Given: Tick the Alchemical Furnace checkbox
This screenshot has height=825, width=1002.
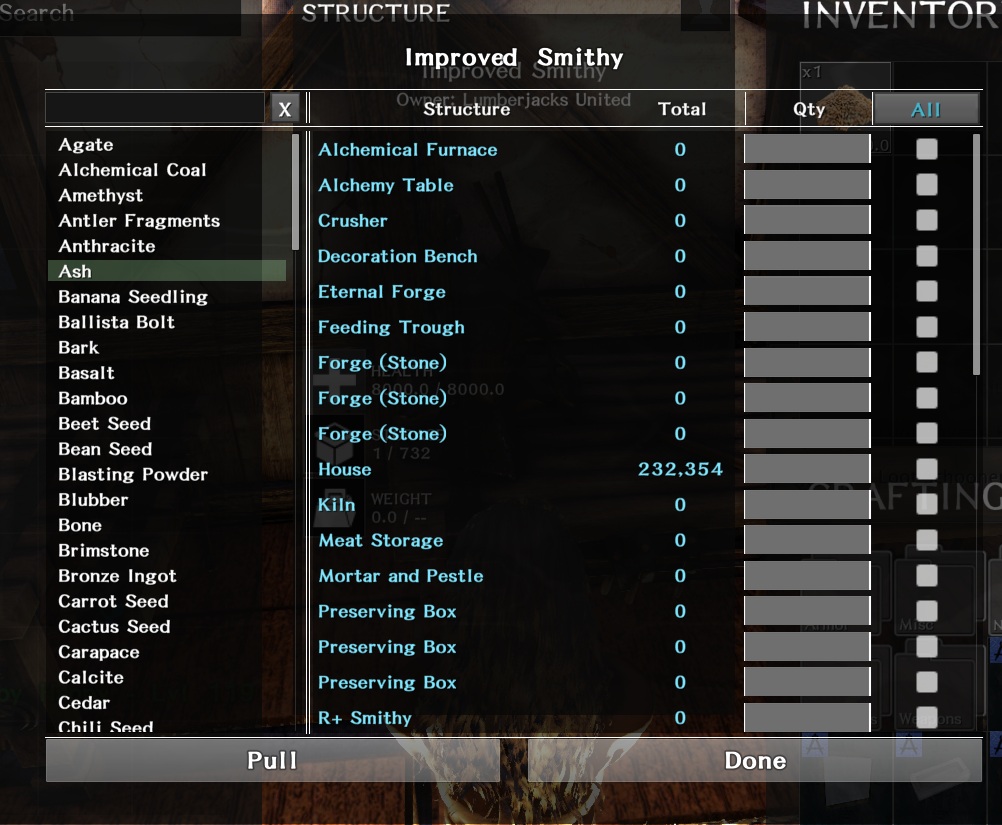Looking at the screenshot, I should coord(927,149).
